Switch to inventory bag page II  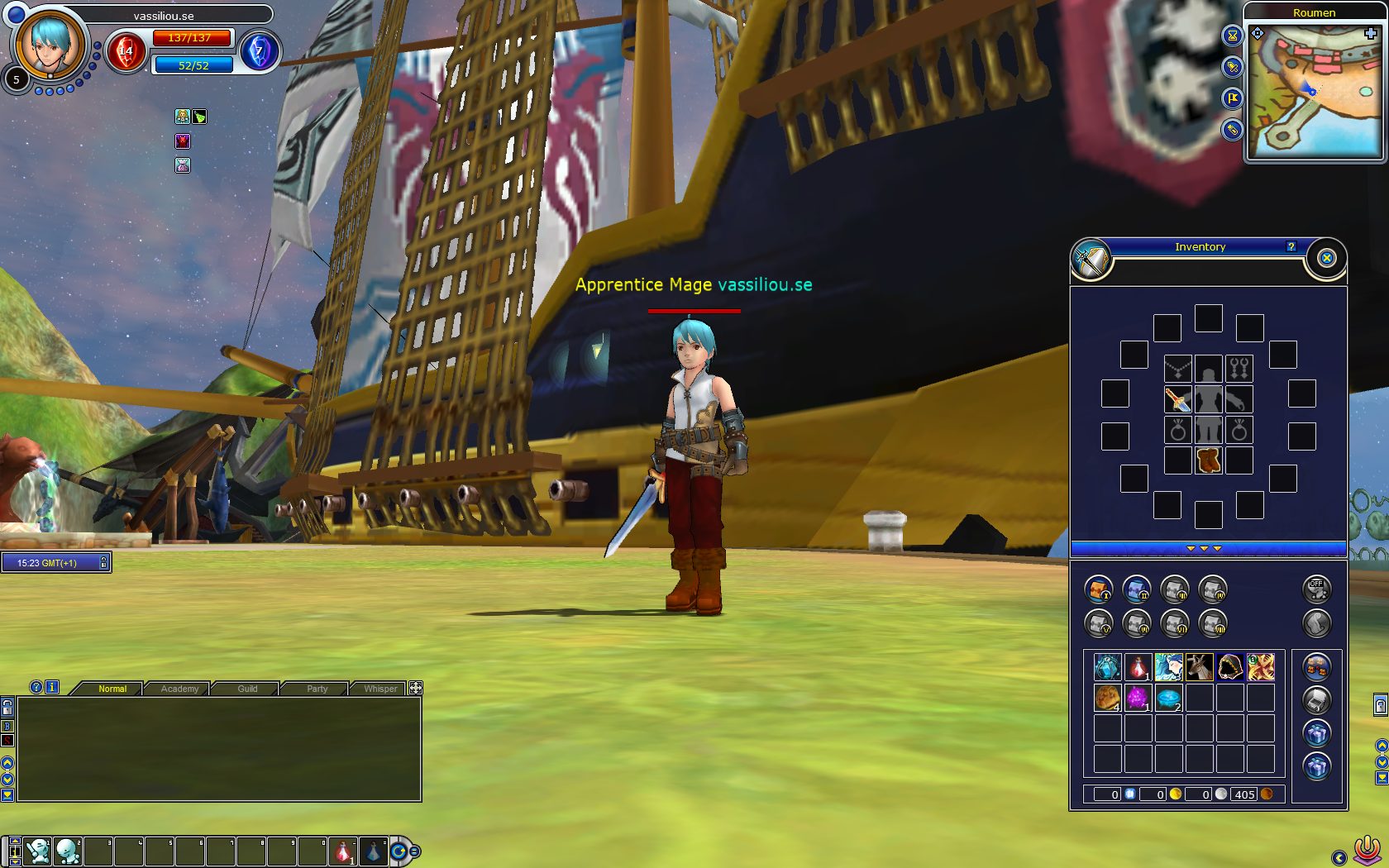point(1137,589)
